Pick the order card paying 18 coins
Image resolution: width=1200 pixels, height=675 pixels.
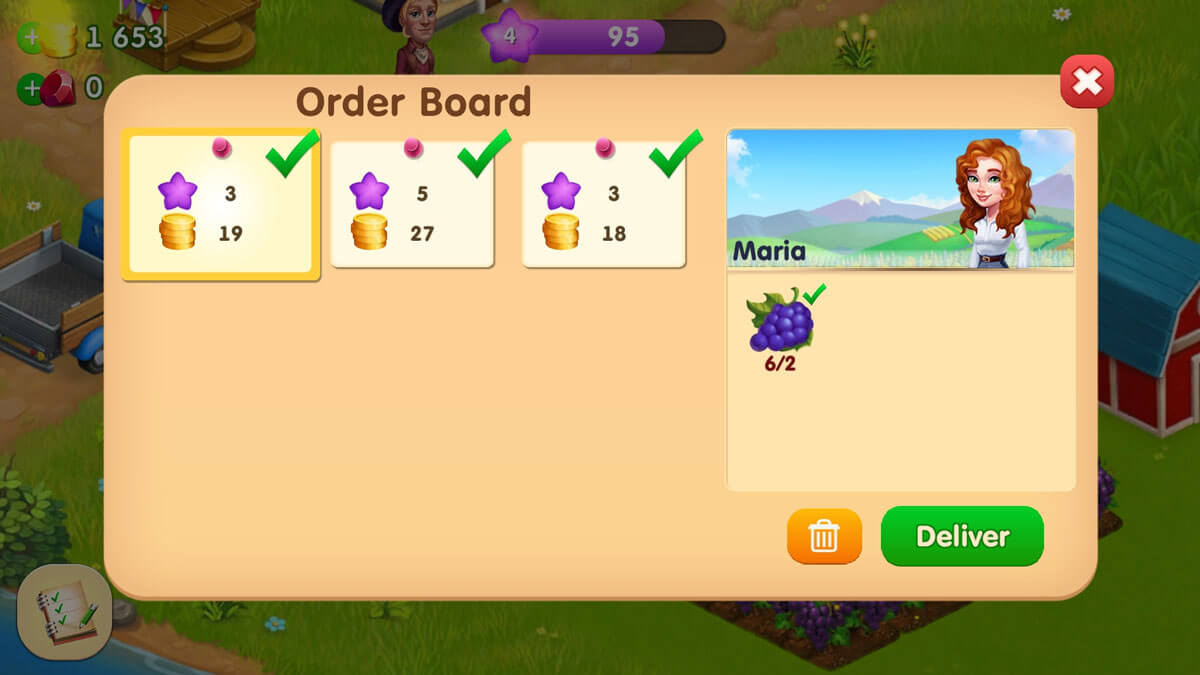coord(603,205)
